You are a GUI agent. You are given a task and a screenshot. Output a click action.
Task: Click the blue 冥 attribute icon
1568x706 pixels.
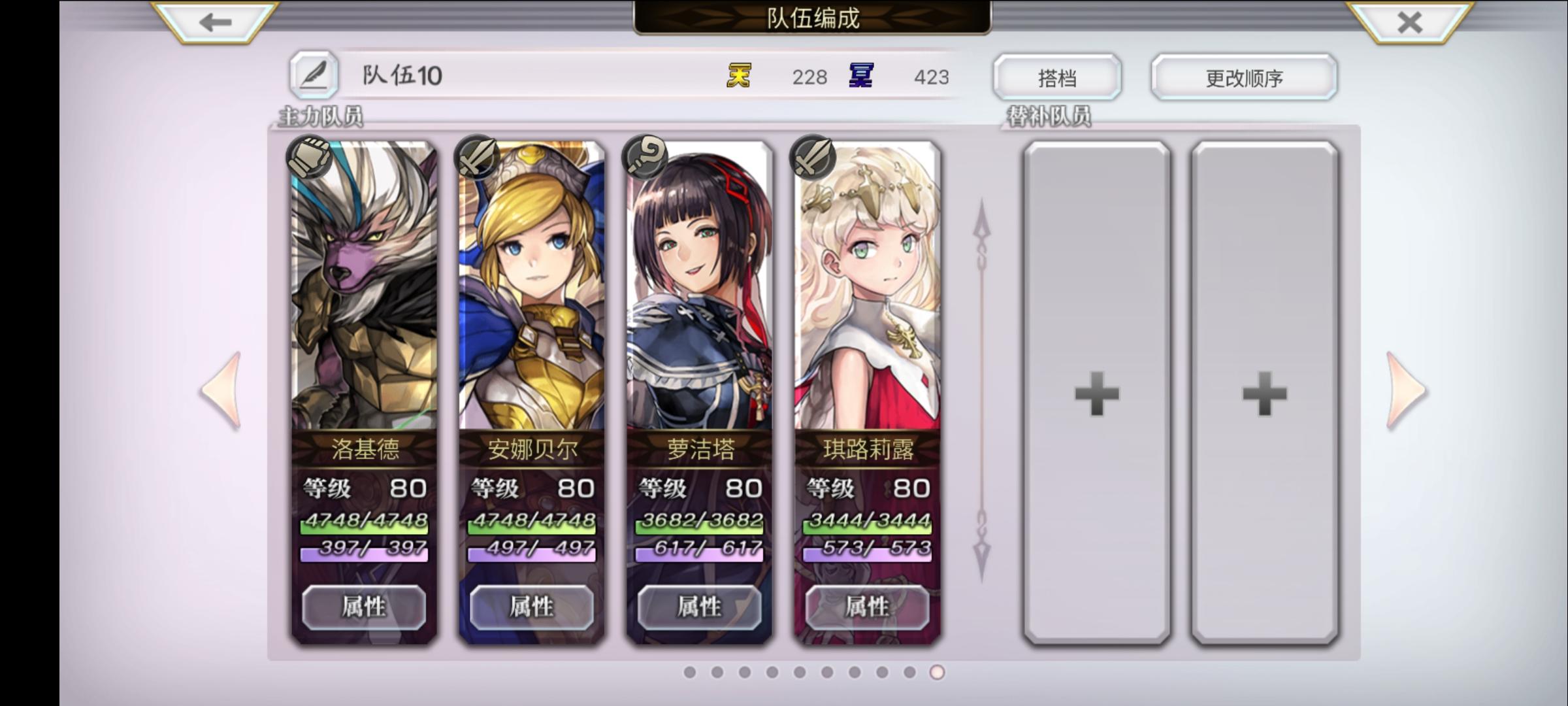pyautogui.click(x=862, y=76)
